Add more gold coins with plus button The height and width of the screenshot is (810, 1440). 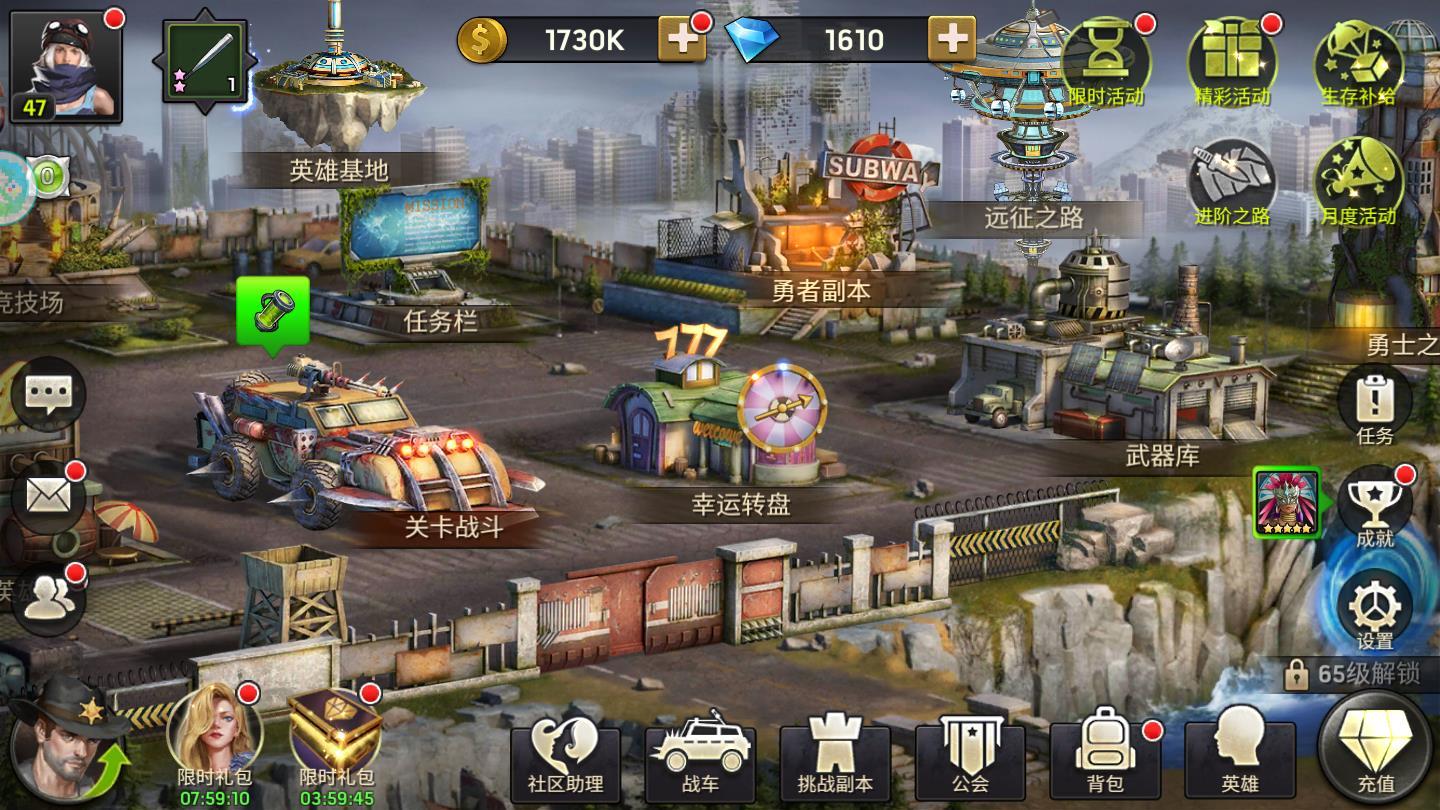click(x=682, y=40)
